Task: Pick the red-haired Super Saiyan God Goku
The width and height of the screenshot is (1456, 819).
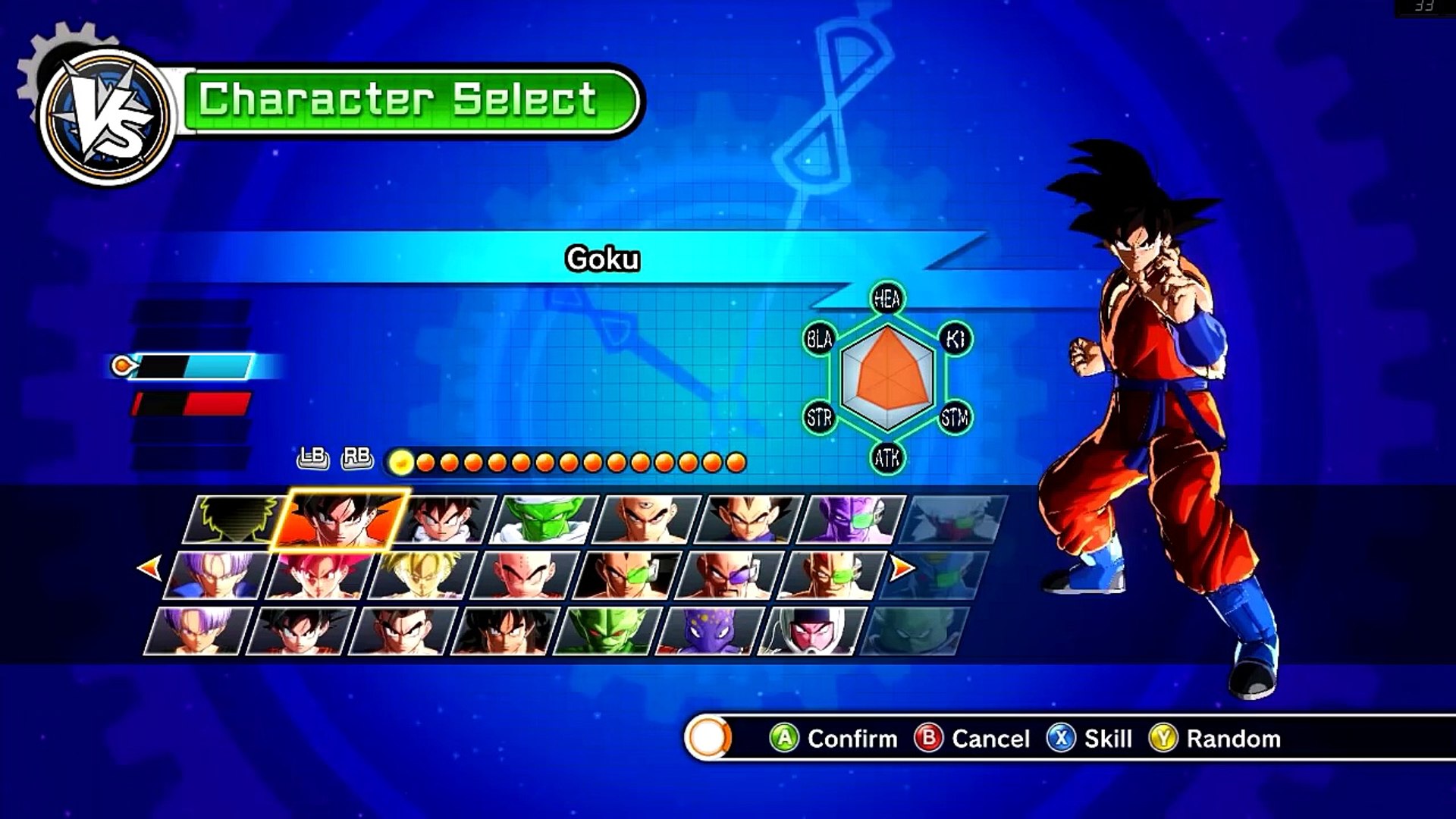Action: click(x=318, y=576)
